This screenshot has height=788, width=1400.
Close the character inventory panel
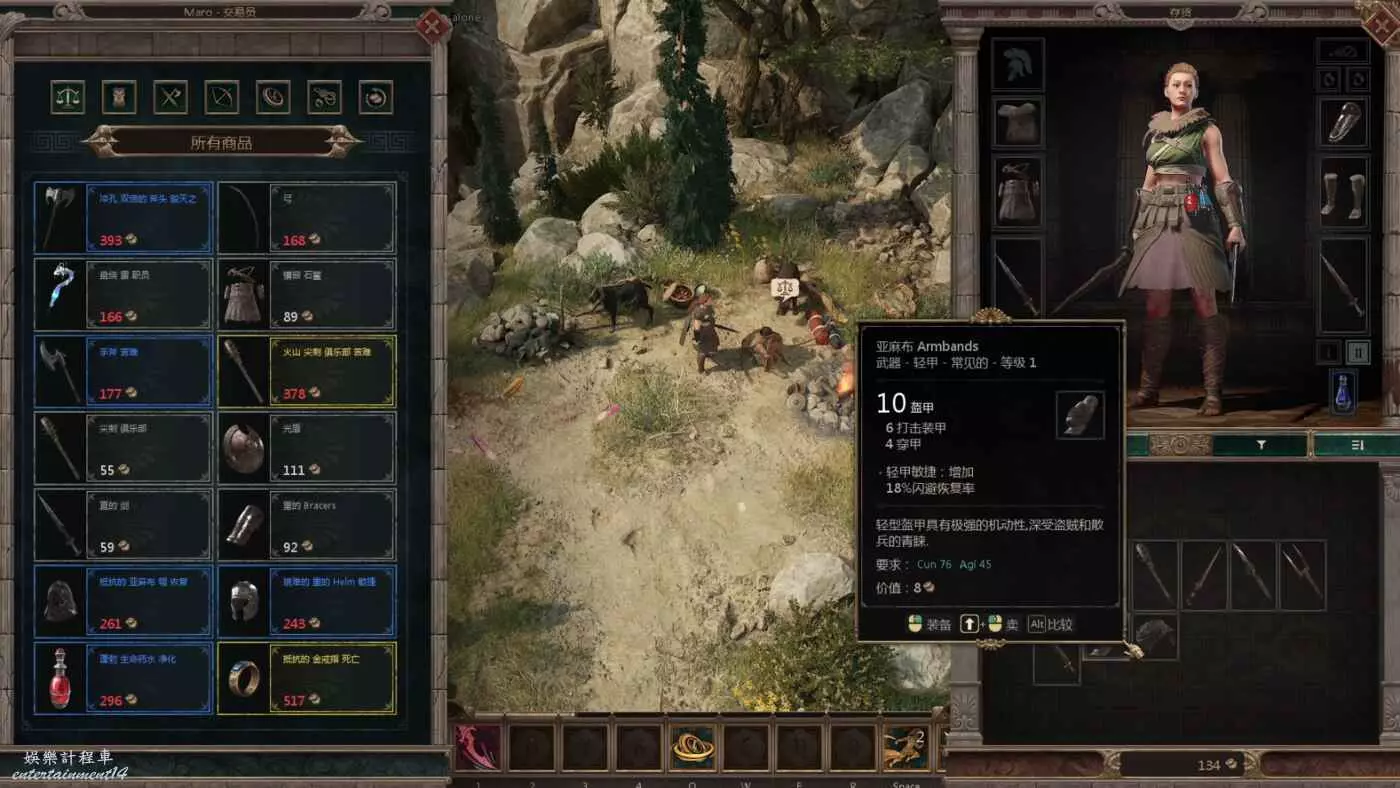[1381, 26]
